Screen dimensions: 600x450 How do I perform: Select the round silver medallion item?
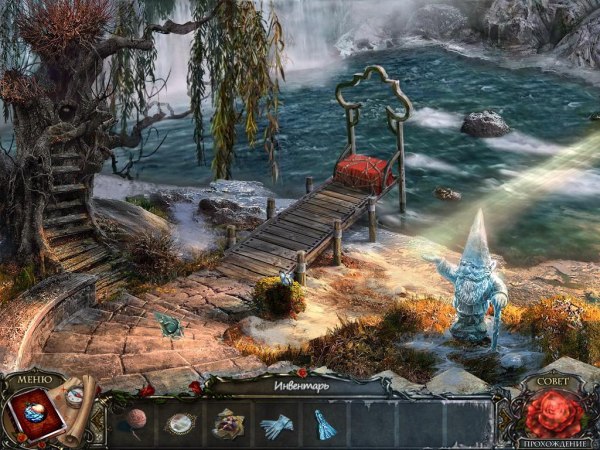[x=181, y=424]
